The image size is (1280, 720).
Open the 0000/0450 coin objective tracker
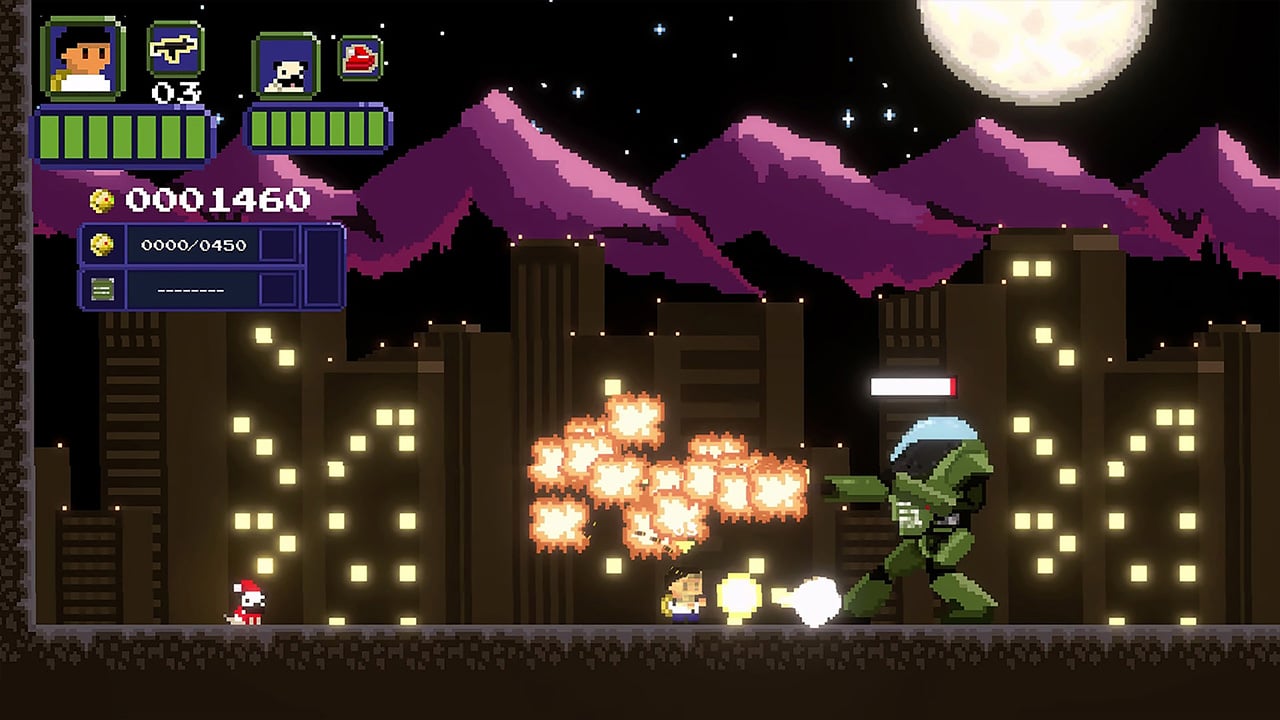click(x=193, y=245)
